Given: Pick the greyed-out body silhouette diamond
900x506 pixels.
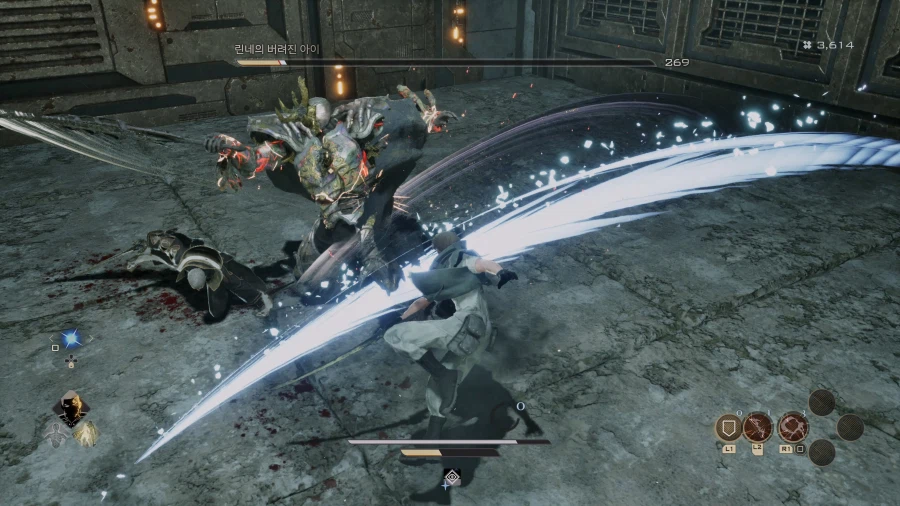Looking at the screenshot, I should (54, 433).
